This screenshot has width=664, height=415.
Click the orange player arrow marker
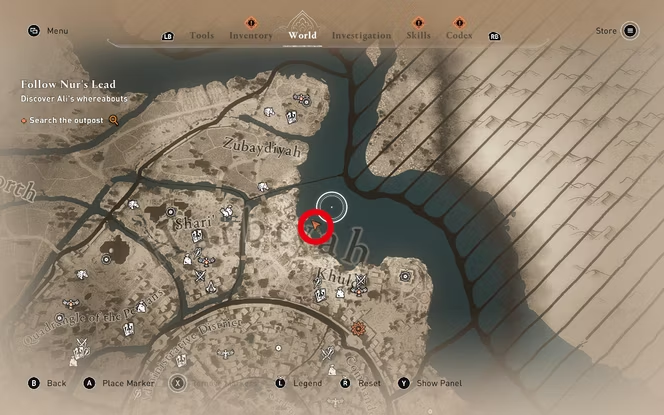click(x=317, y=228)
